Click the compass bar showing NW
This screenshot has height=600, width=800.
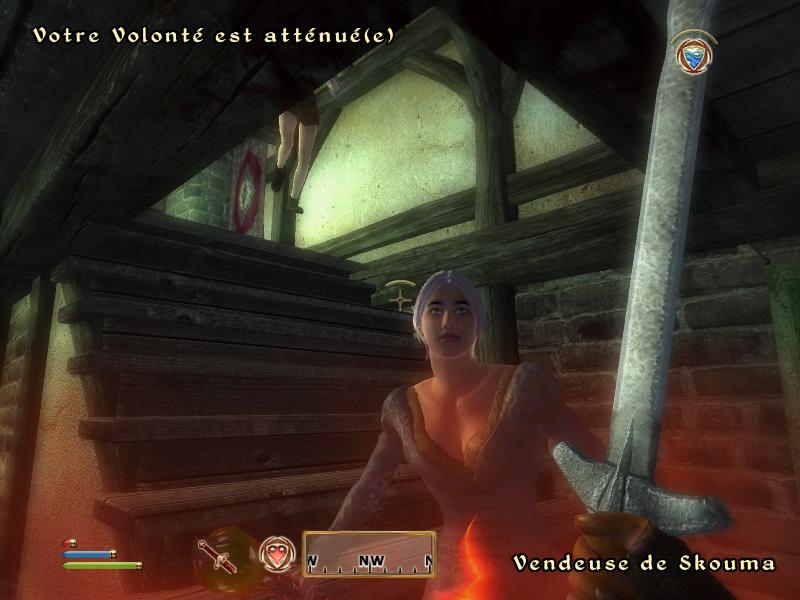coord(369,554)
